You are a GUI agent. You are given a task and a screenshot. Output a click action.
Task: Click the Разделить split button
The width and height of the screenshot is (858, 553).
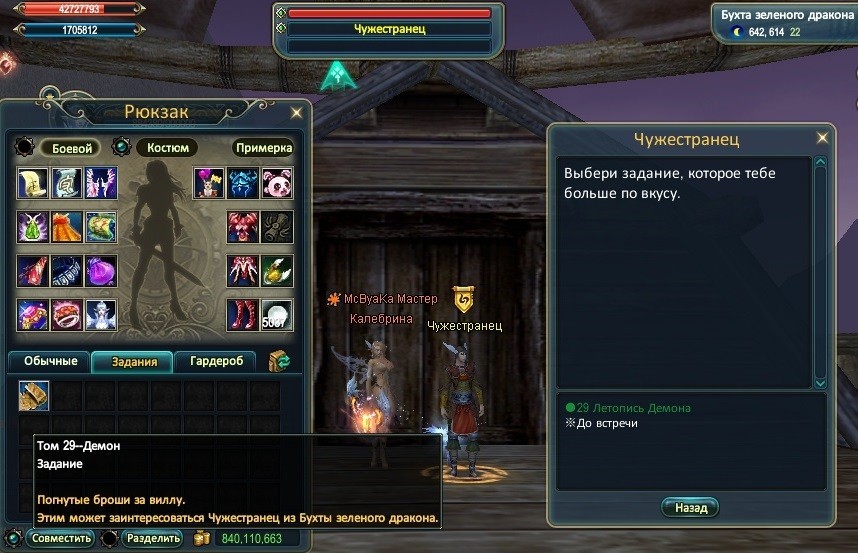pyautogui.click(x=152, y=539)
